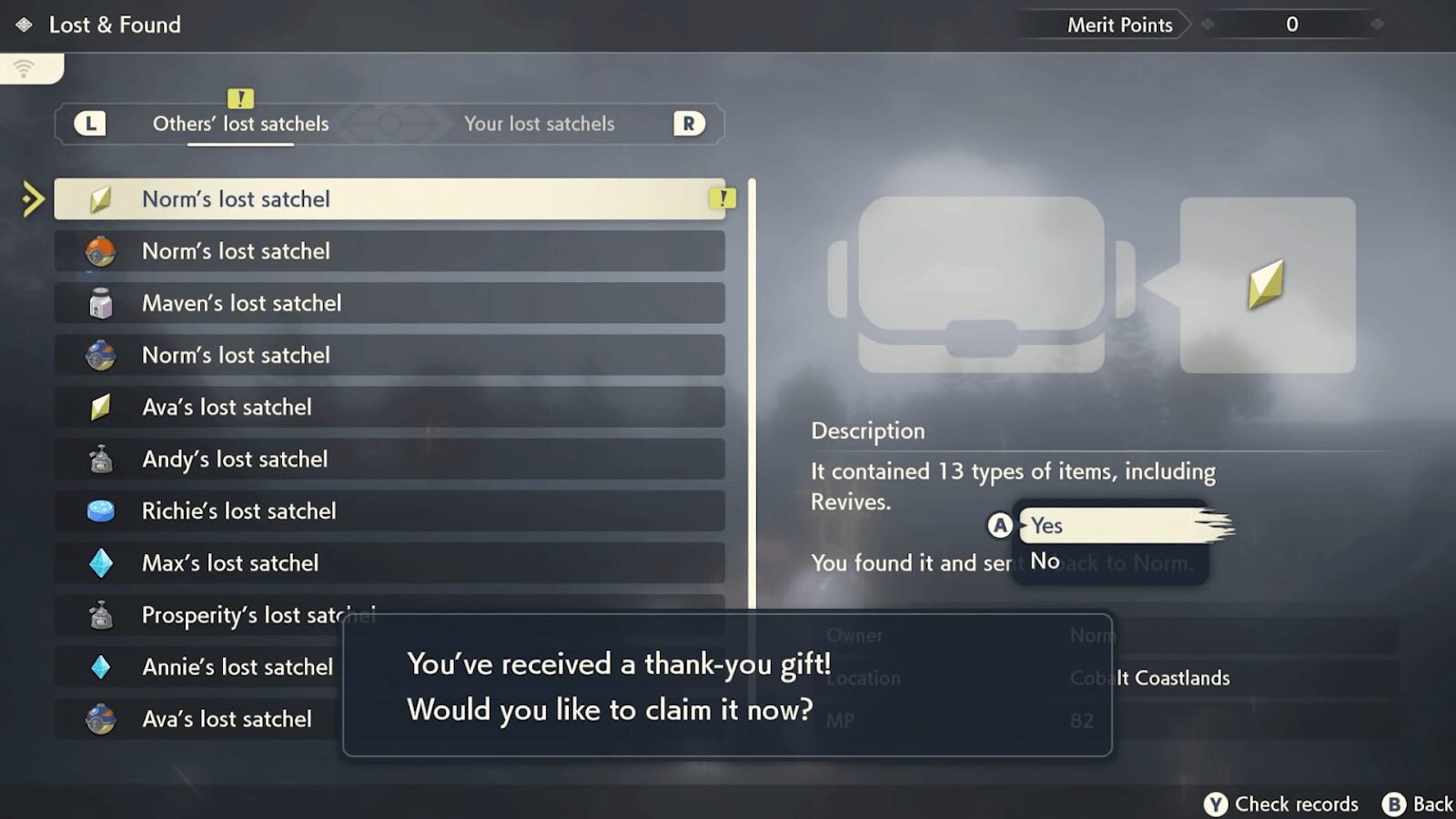The width and height of the screenshot is (1456, 819).
Task: Select the Others' lost satchels tab
Action: pyautogui.click(x=239, y=124)
